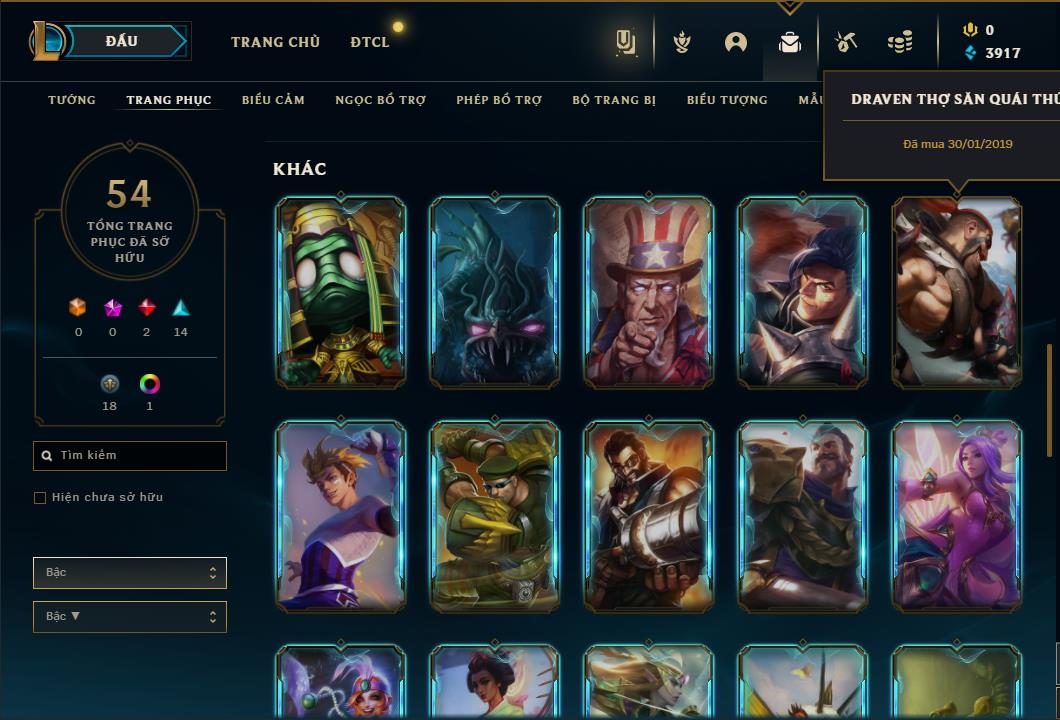This screenshot has width=1060, height=720.
Task: Open the crossed hammer crafting icon
Action: 845,42
